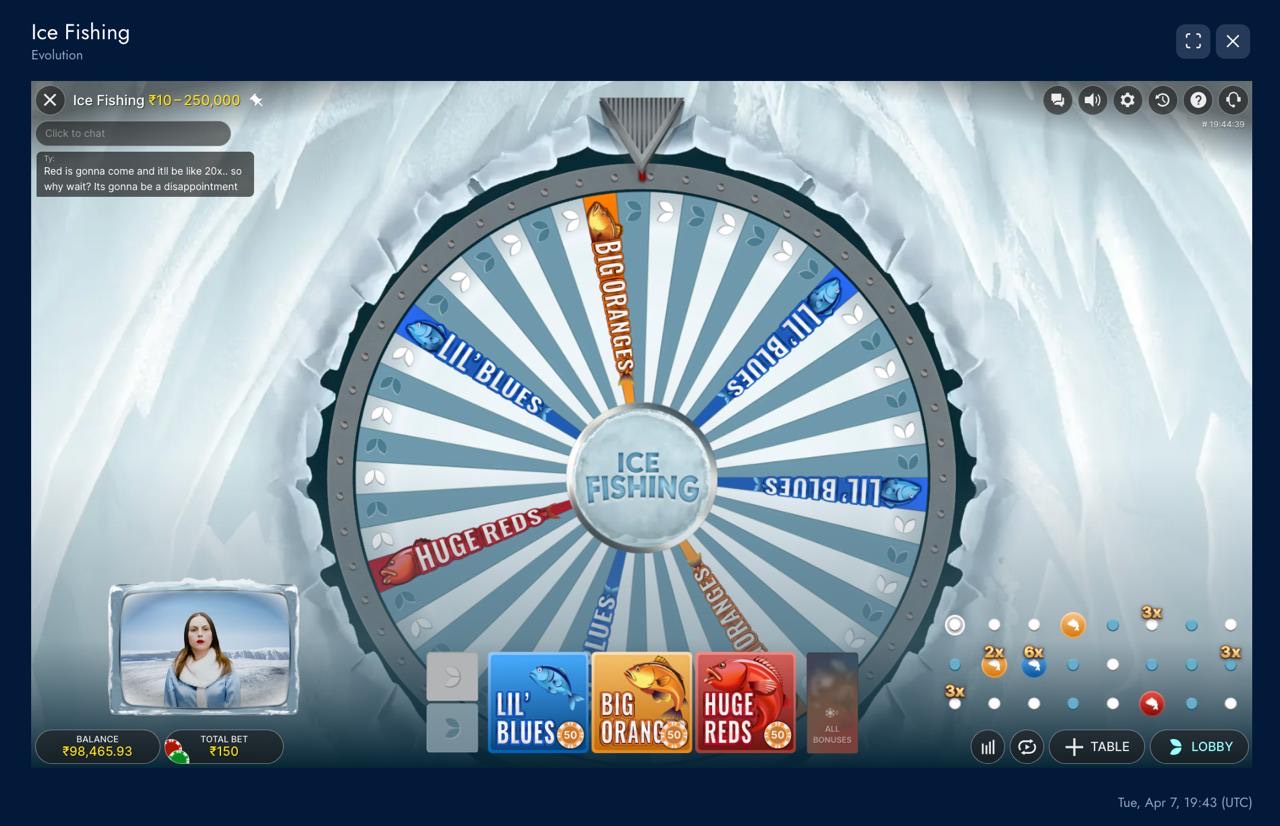This screenshot has height=826, width=1280.
Task: Click the chat input field
Action: point(133,133)
